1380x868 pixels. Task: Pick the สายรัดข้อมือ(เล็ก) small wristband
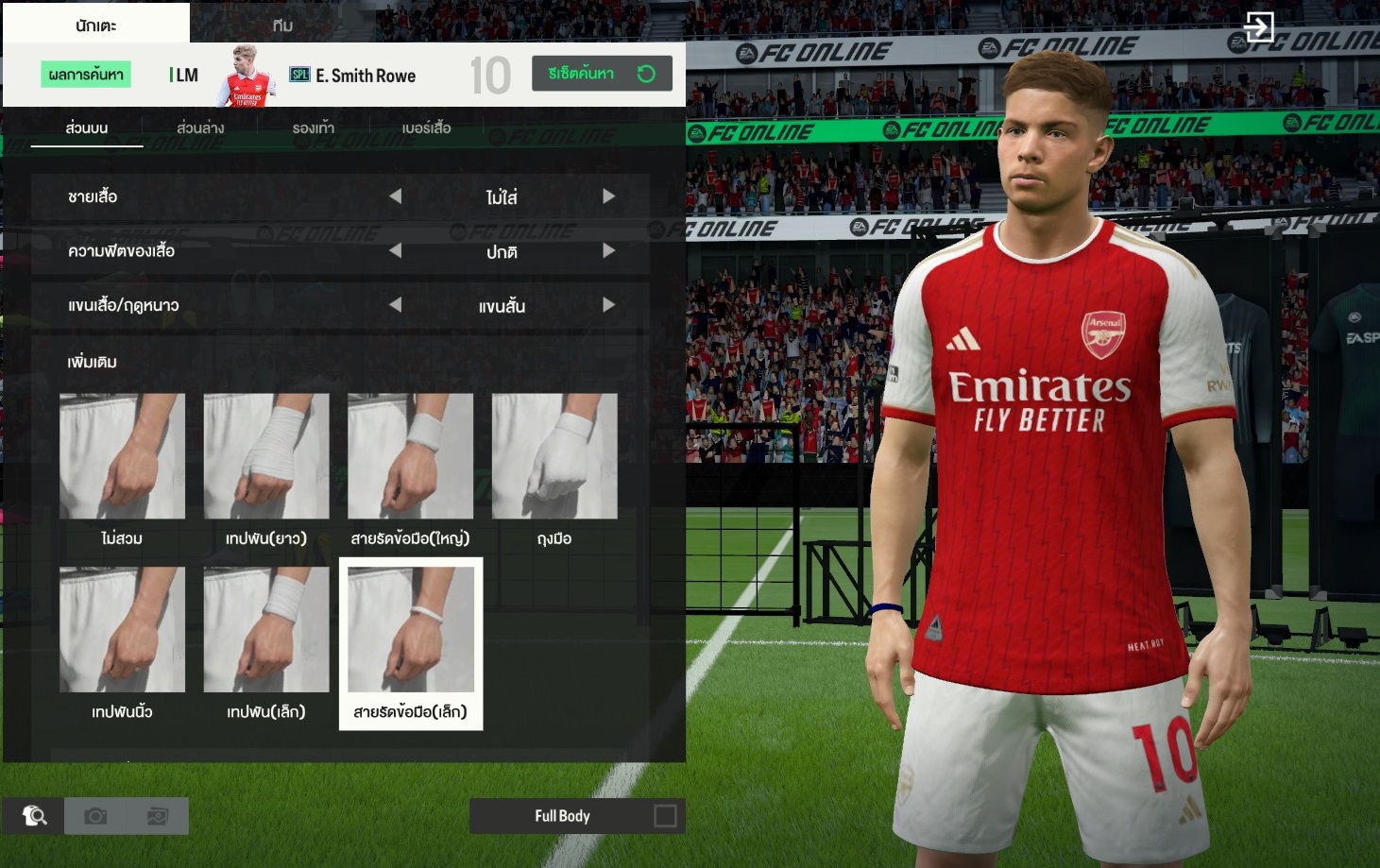pyautogui.click(x=411, y=630)
